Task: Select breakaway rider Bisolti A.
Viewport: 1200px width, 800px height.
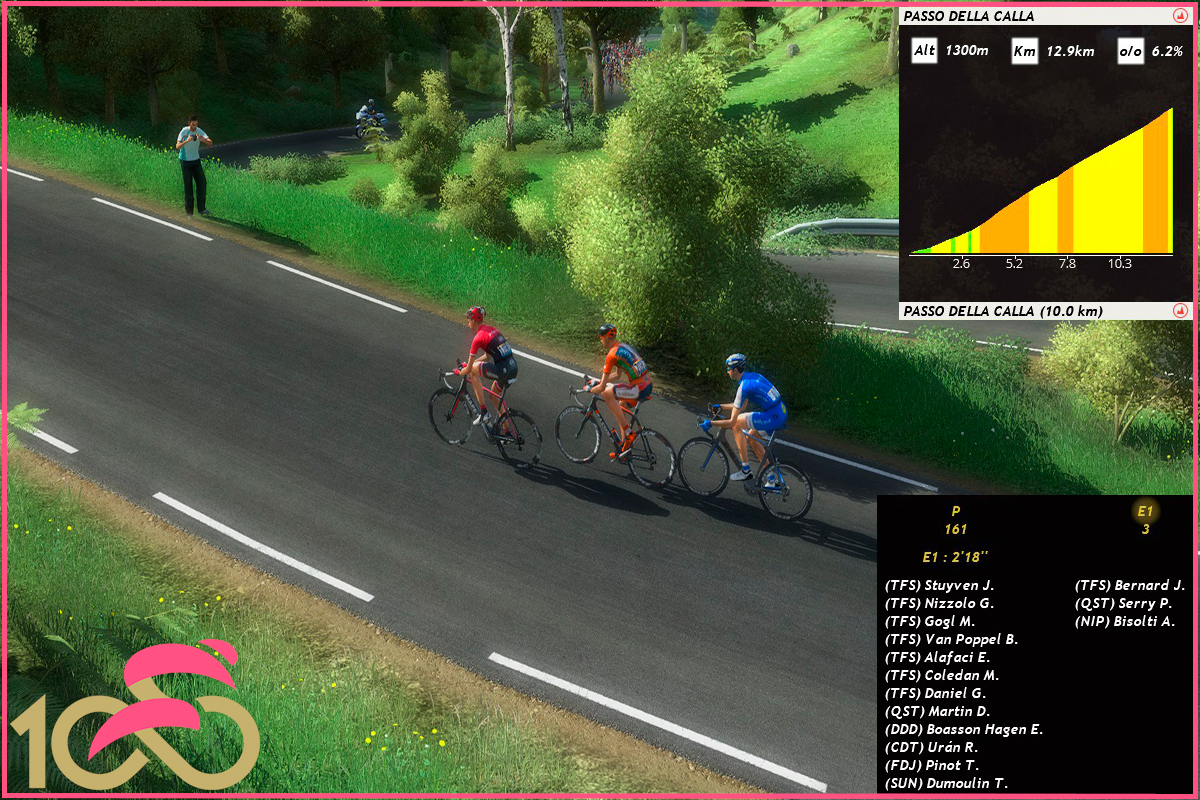Action: point(1125,621)
